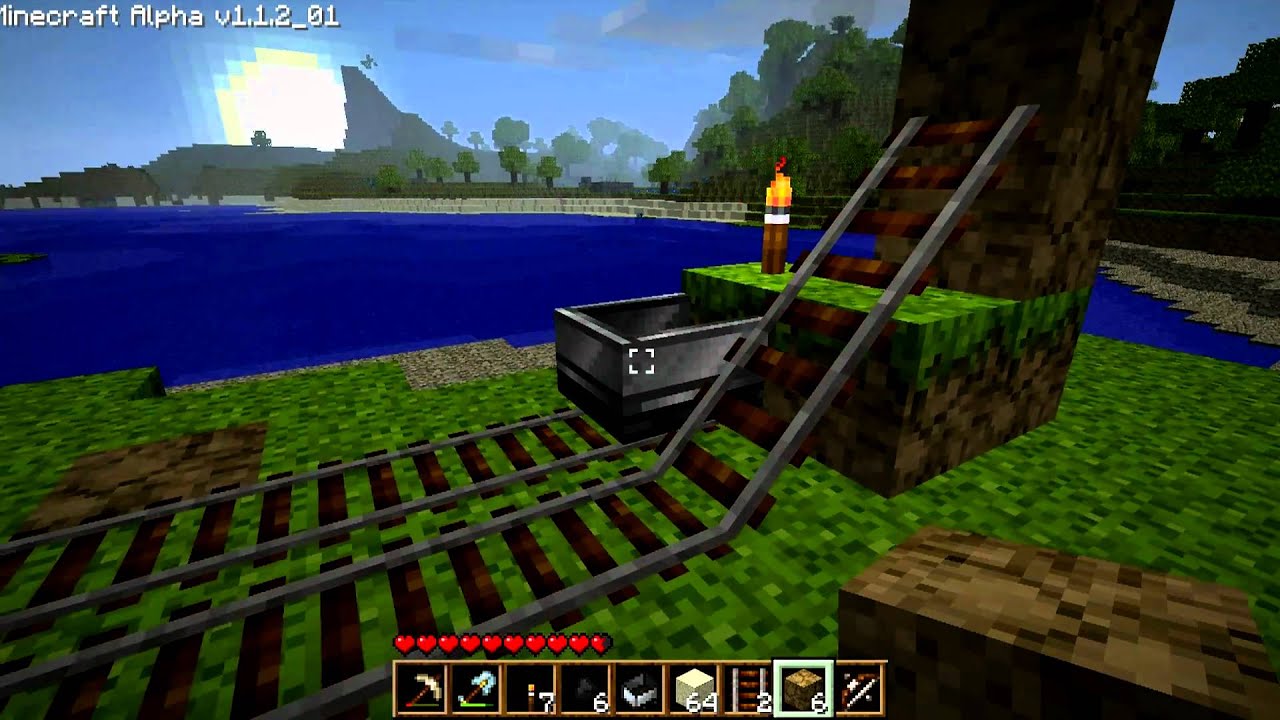Choose the torch stack in the hotbar
The image size is (1280, 720).
point(530,688)
